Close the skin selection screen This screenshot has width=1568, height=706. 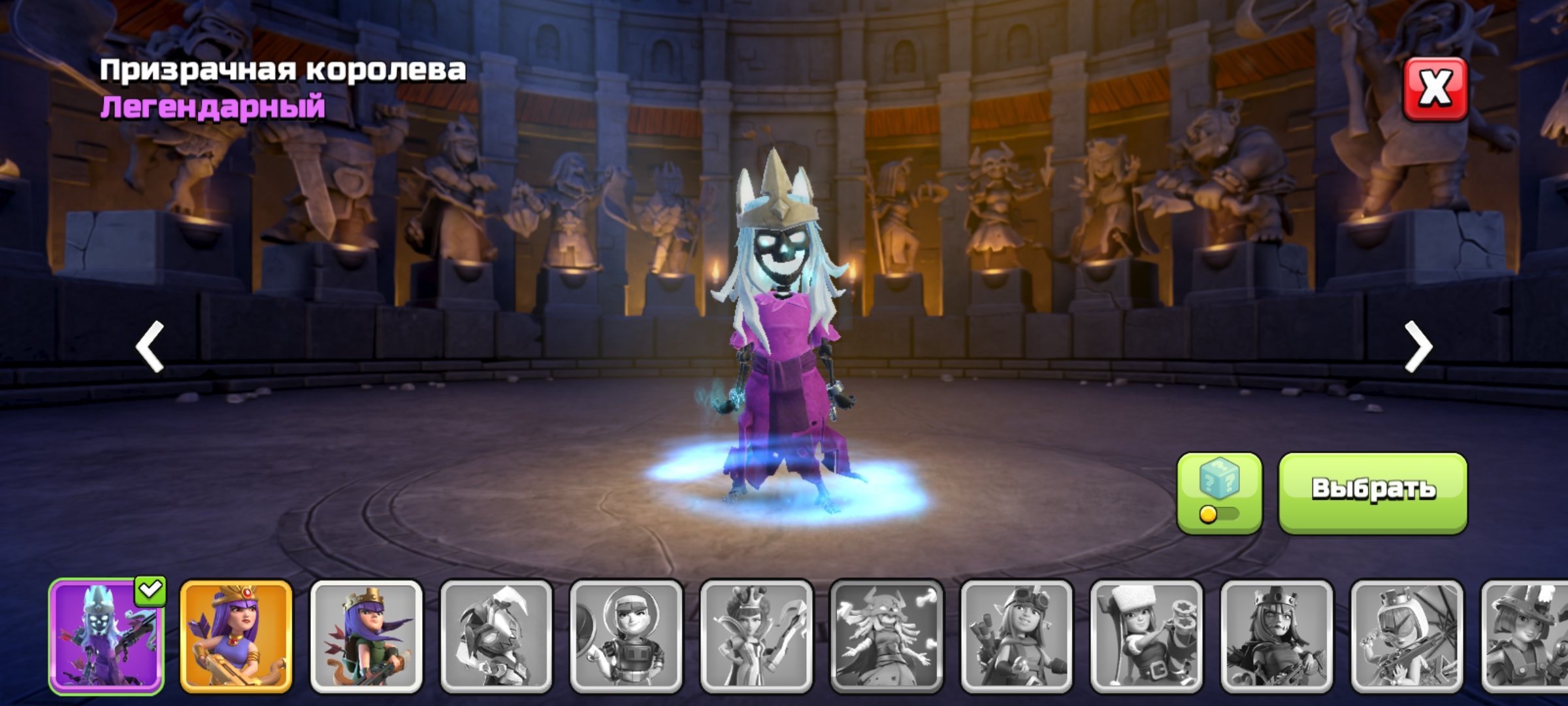click(1435, 89)
